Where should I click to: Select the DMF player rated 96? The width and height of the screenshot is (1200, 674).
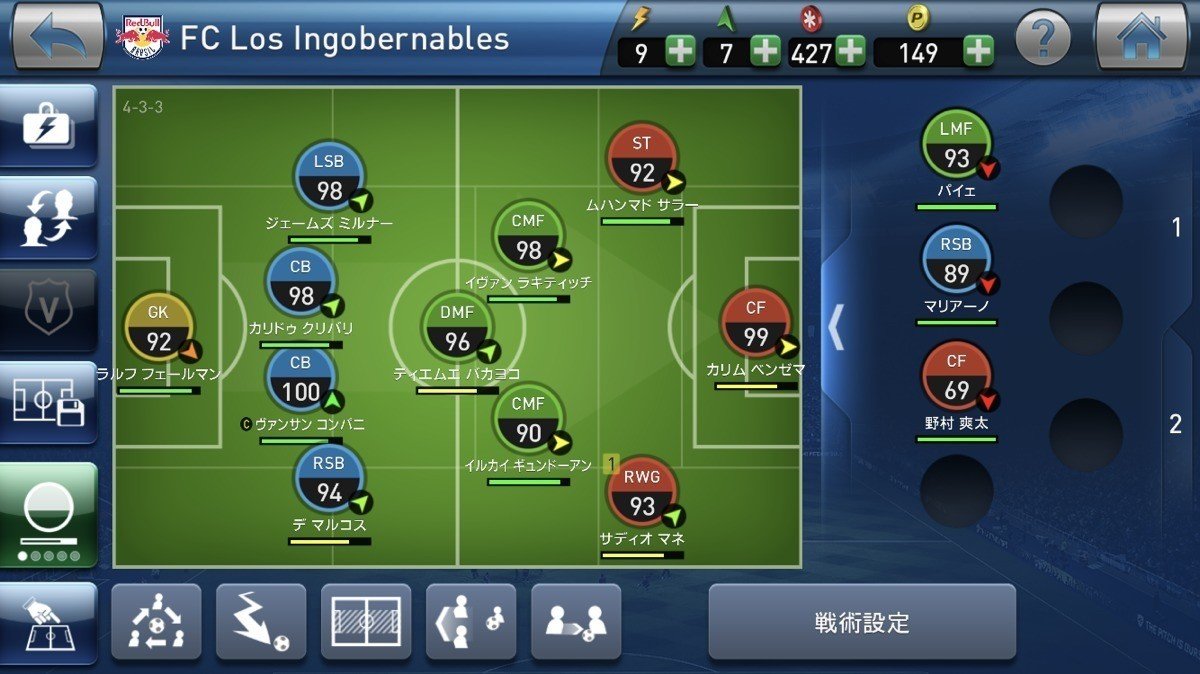457,329
